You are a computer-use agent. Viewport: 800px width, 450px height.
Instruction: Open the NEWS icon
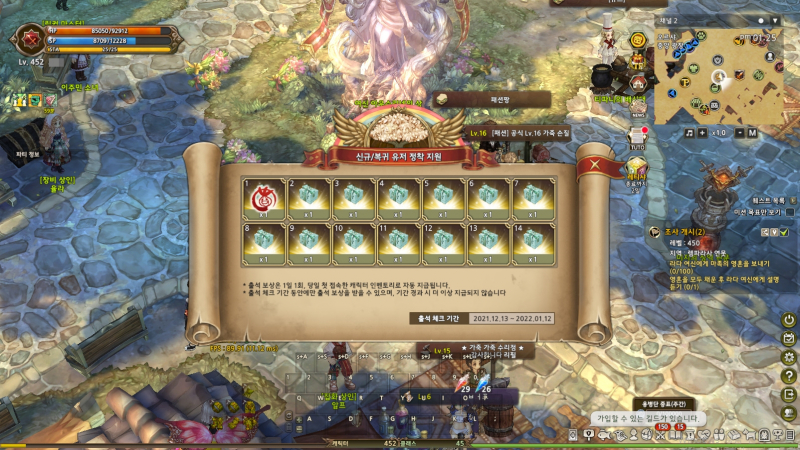coord(638,109)
